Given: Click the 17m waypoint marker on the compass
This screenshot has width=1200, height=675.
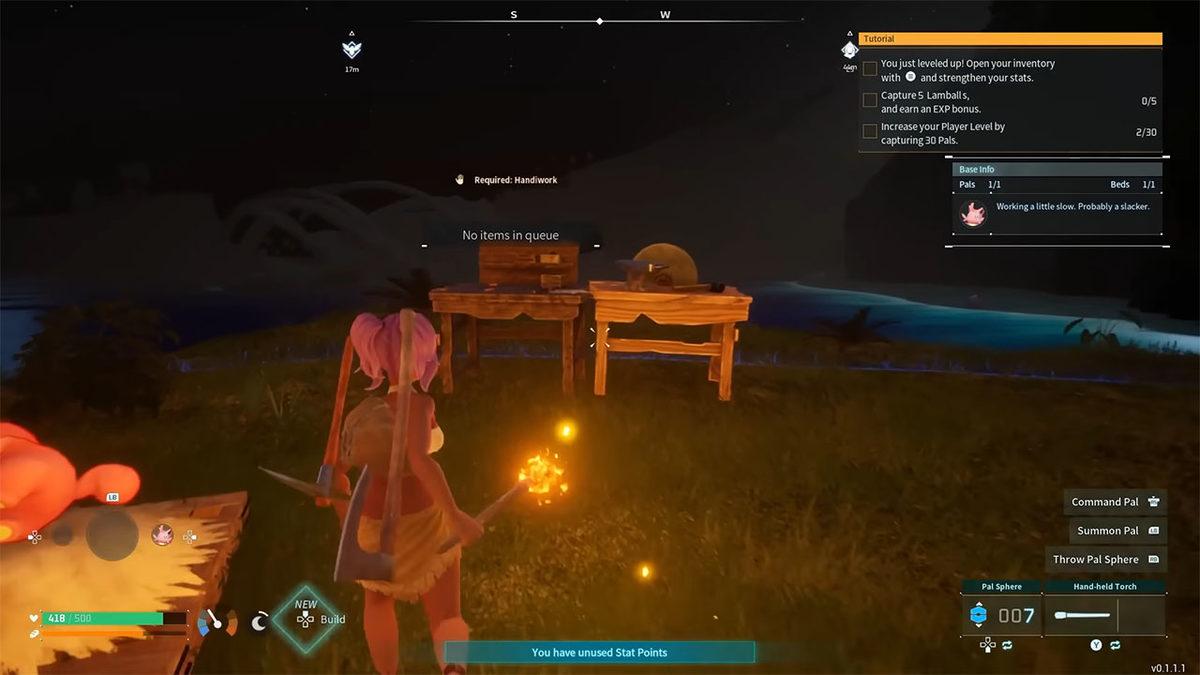Looking at the screenshot, I should 352,50.
